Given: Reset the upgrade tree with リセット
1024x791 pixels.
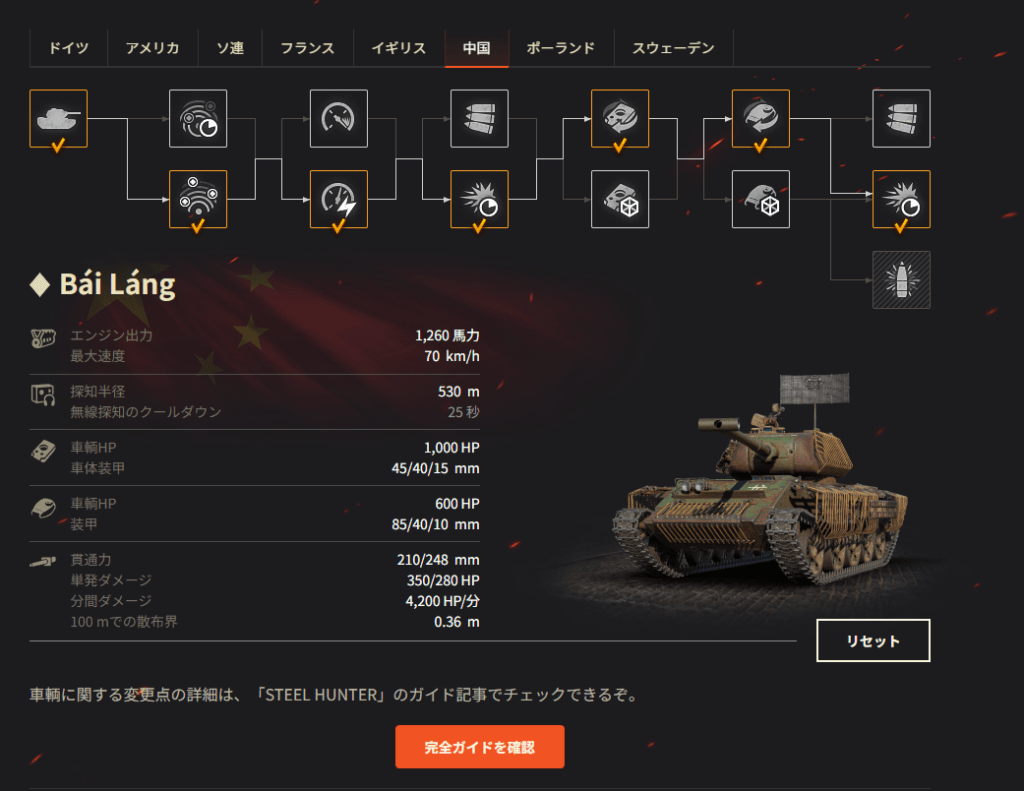Looking at the screenshot, I should coord(873,641).
